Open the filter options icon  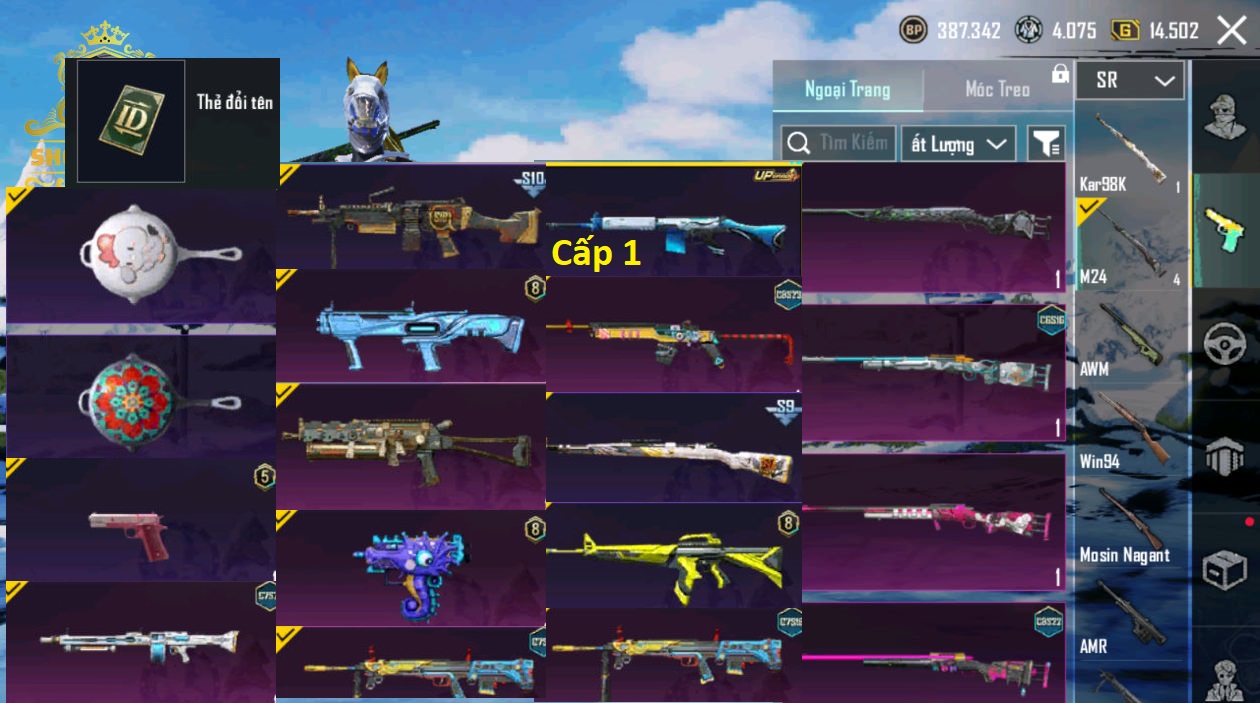pos(1046,144)
